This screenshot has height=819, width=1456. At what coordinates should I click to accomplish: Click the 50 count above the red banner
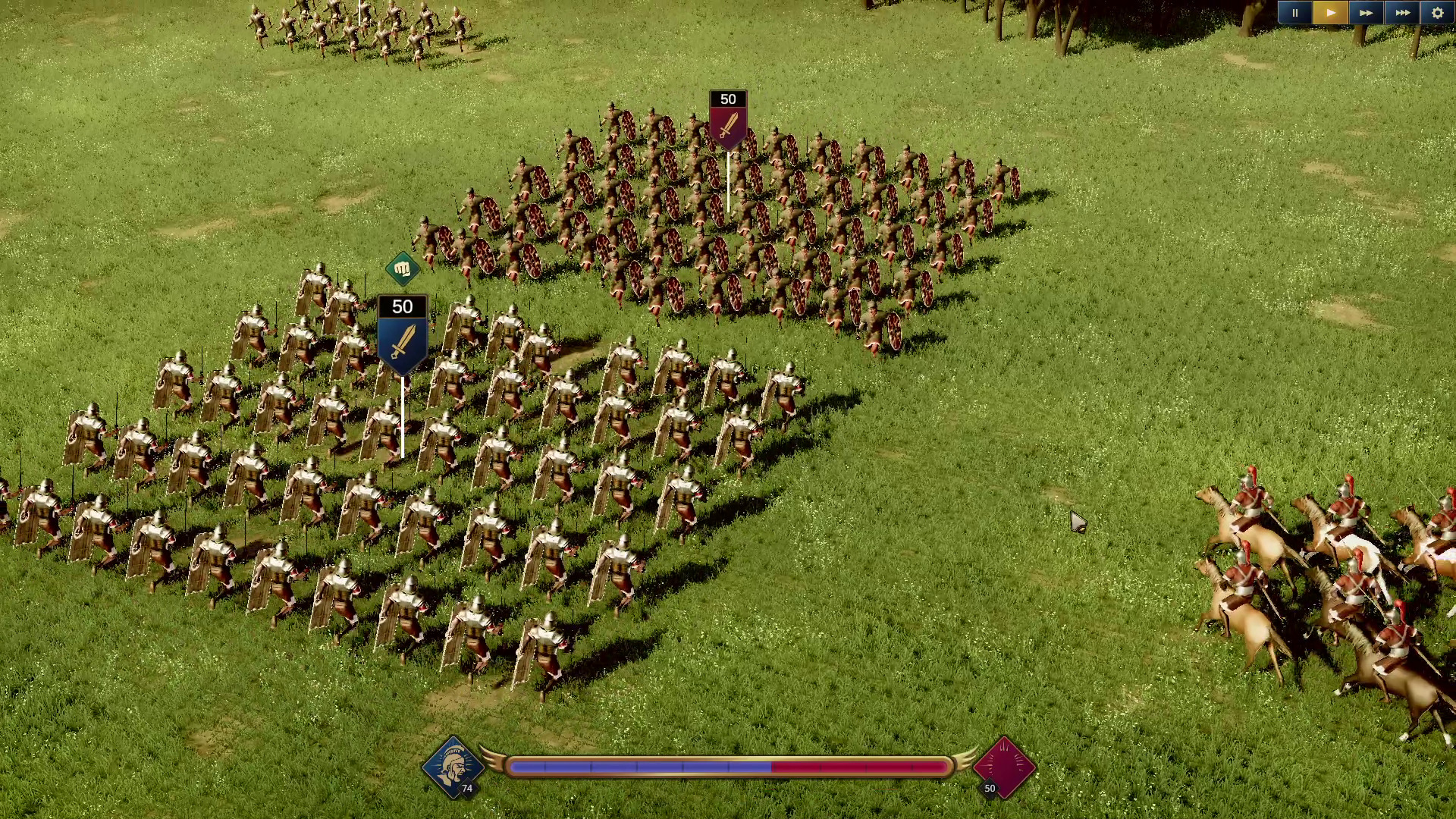[727, 98]
